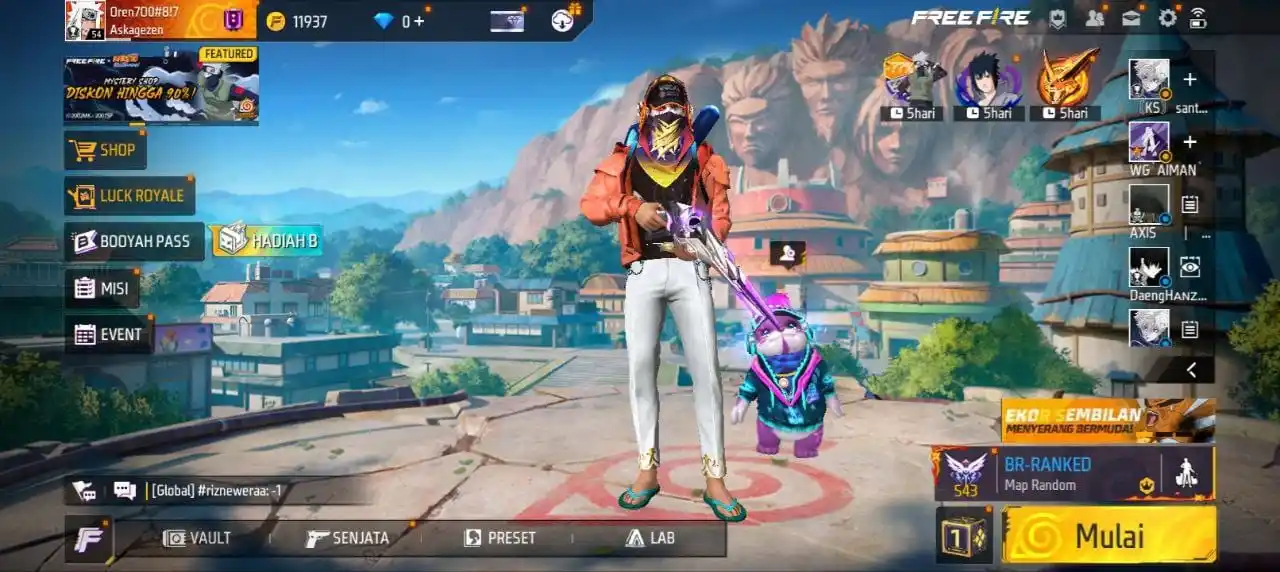Viewport: 1280px width, 572px height.
Task: Open the Sasuke event icon
Action: pos(988,80)
